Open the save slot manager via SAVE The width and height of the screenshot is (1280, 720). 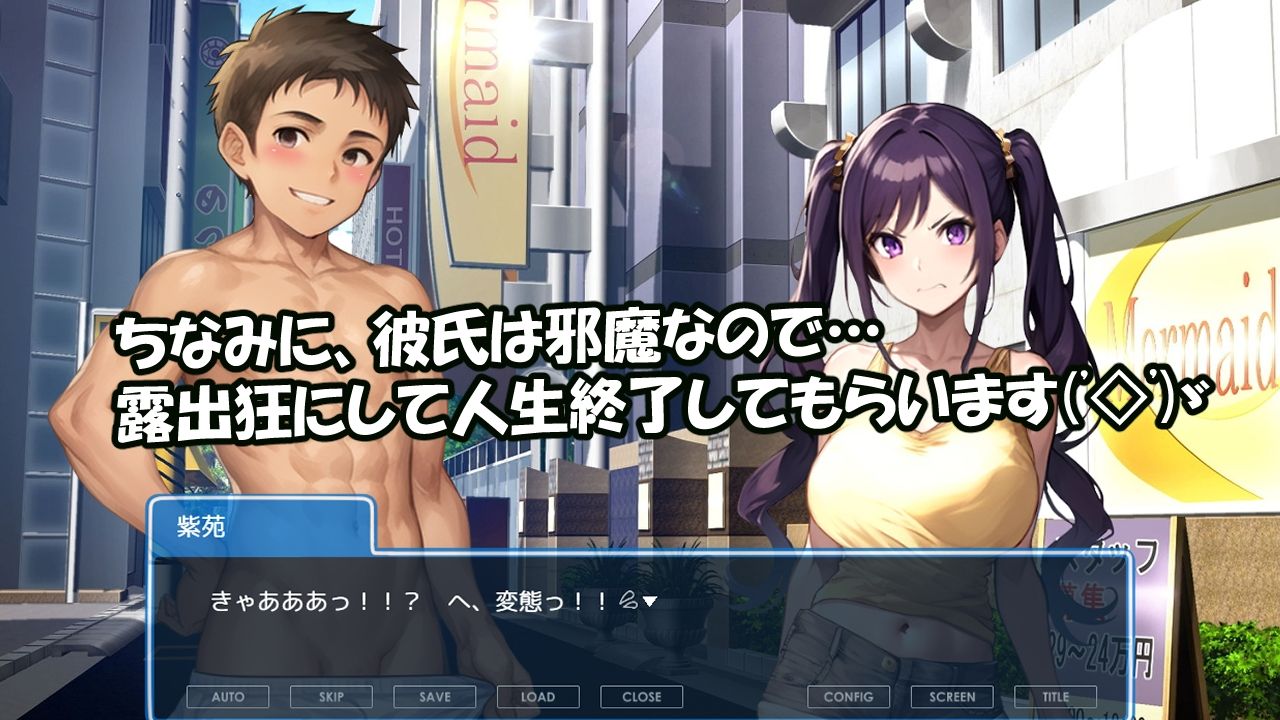coord(436,697)
